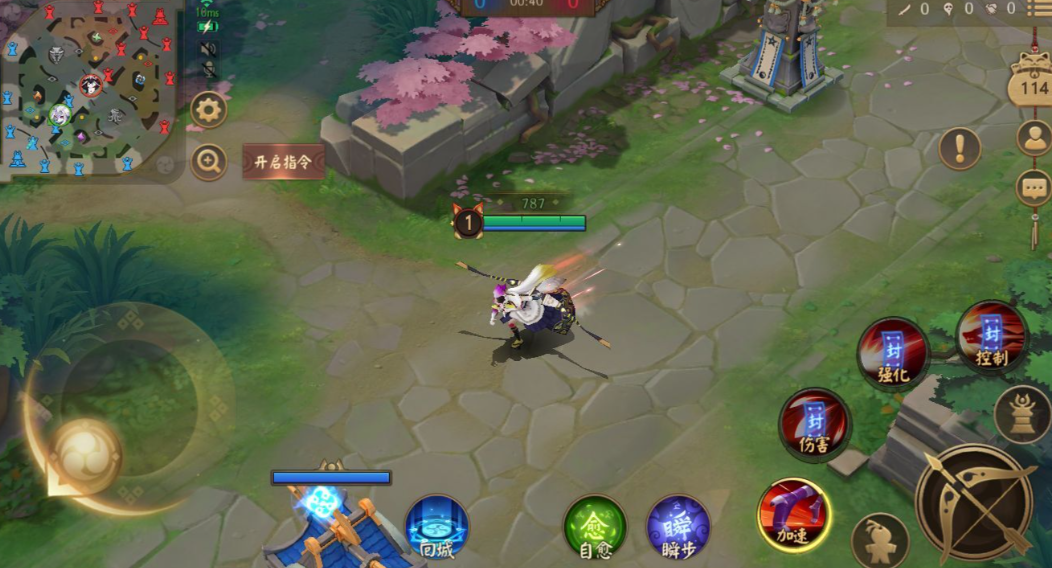1052x568 pixels.
Task: Click the player profile icon
Action: pos(1034,137)
